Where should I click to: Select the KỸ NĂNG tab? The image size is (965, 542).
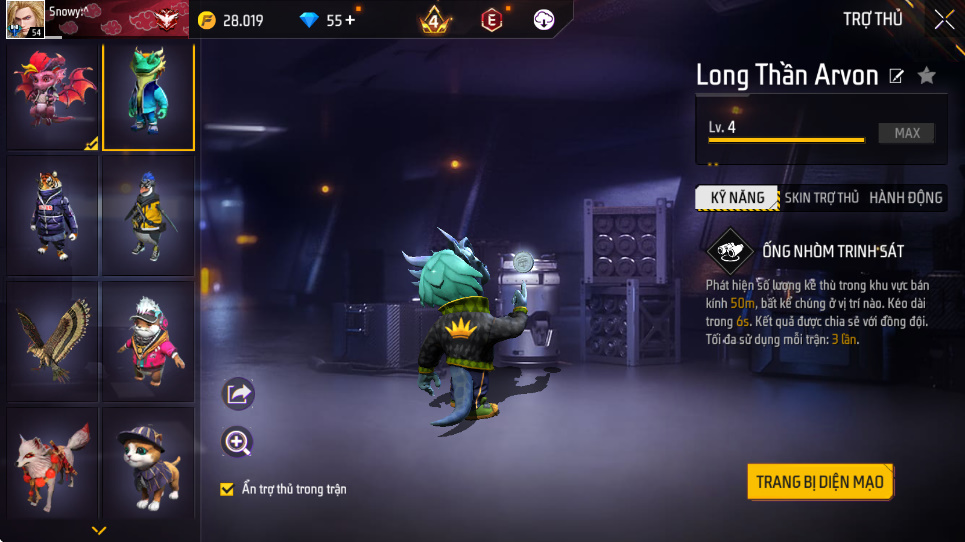point(737,198)
